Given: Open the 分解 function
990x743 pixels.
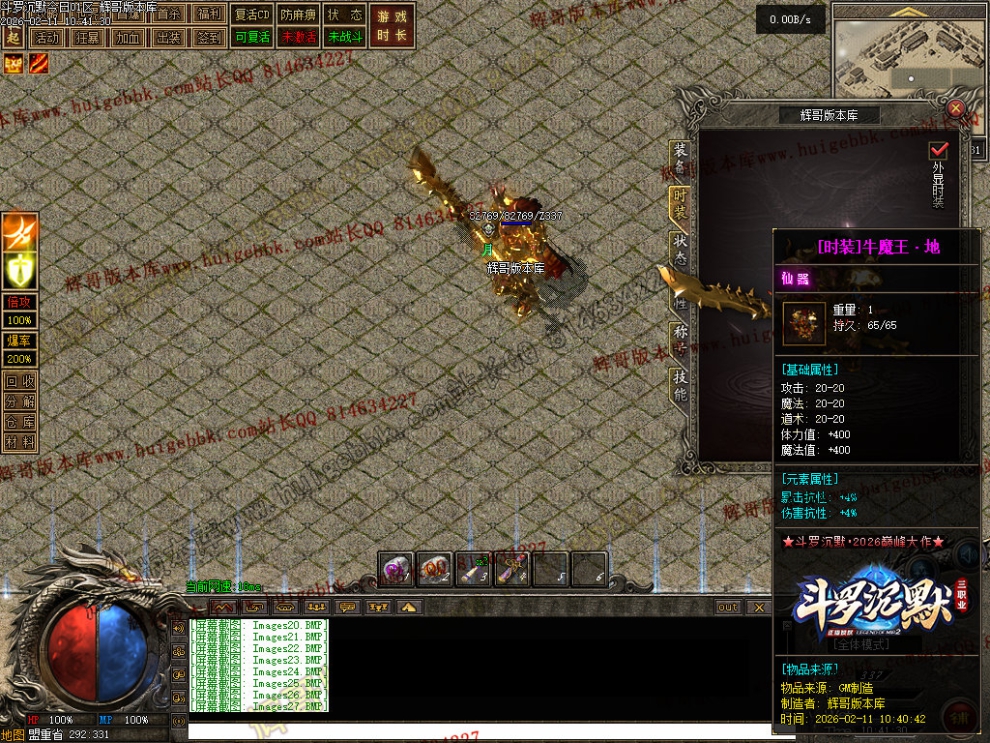Looking at the screenshot, I should point(19,401).
